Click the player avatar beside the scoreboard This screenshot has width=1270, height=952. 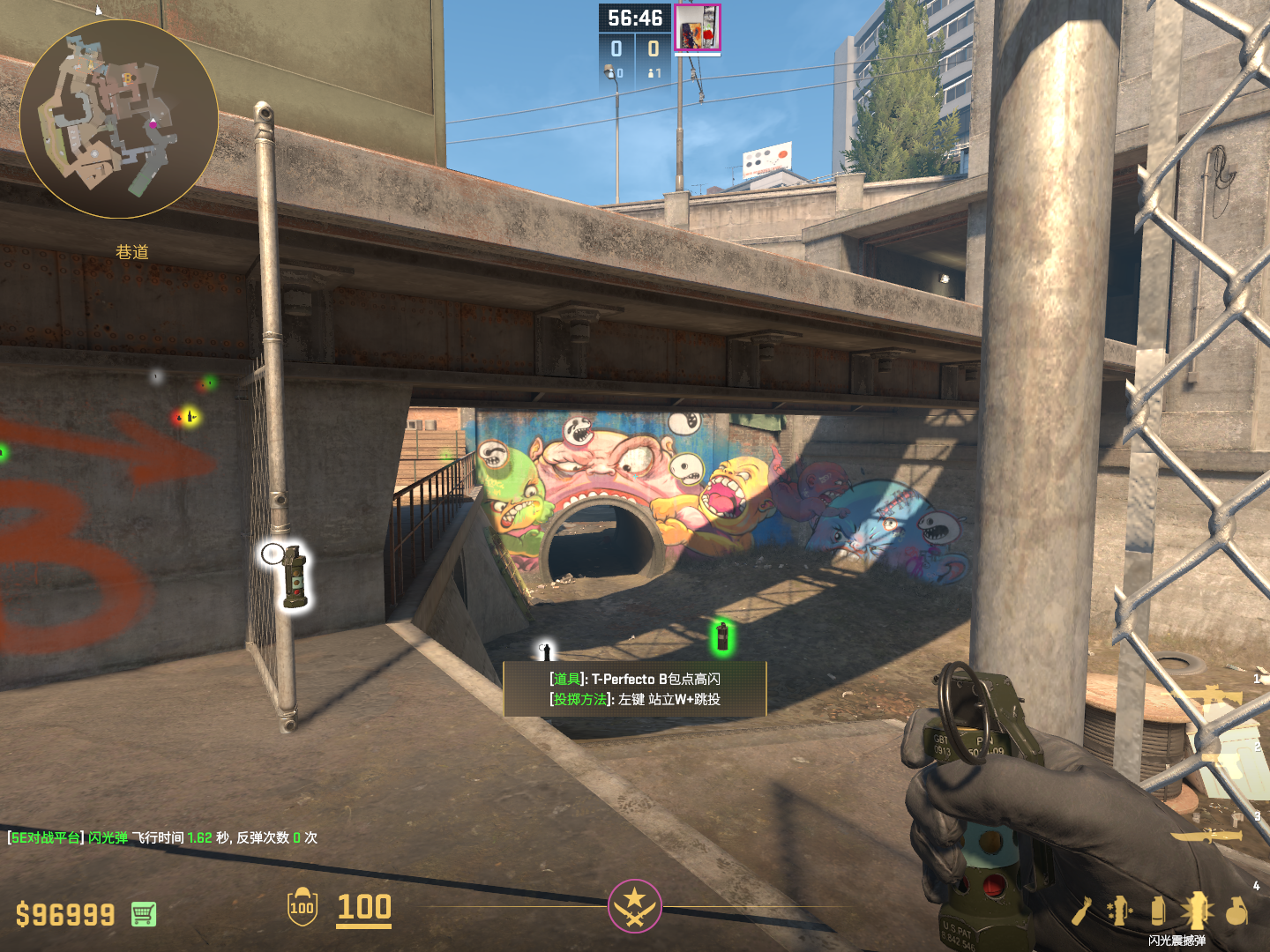pyautogui.click(x=698, y=28)
